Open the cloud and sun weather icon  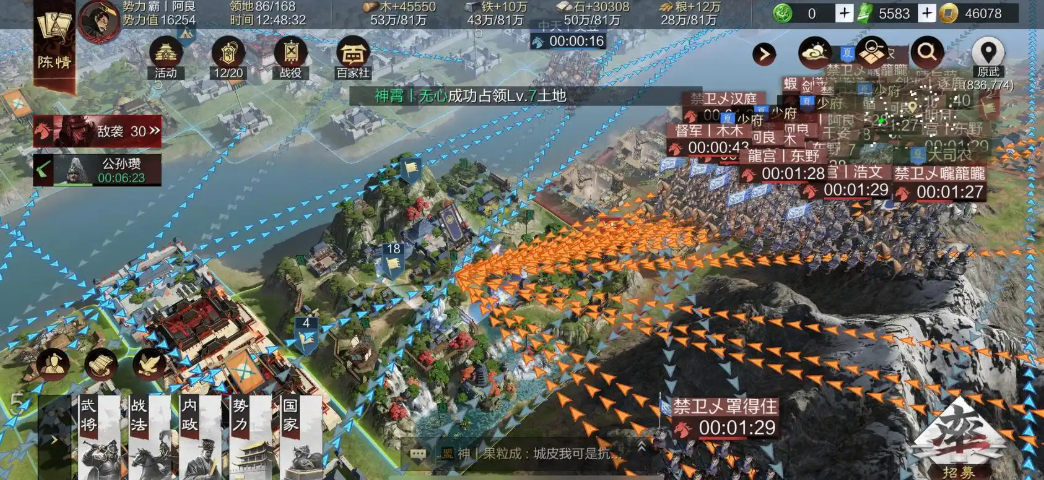(815, 53)
